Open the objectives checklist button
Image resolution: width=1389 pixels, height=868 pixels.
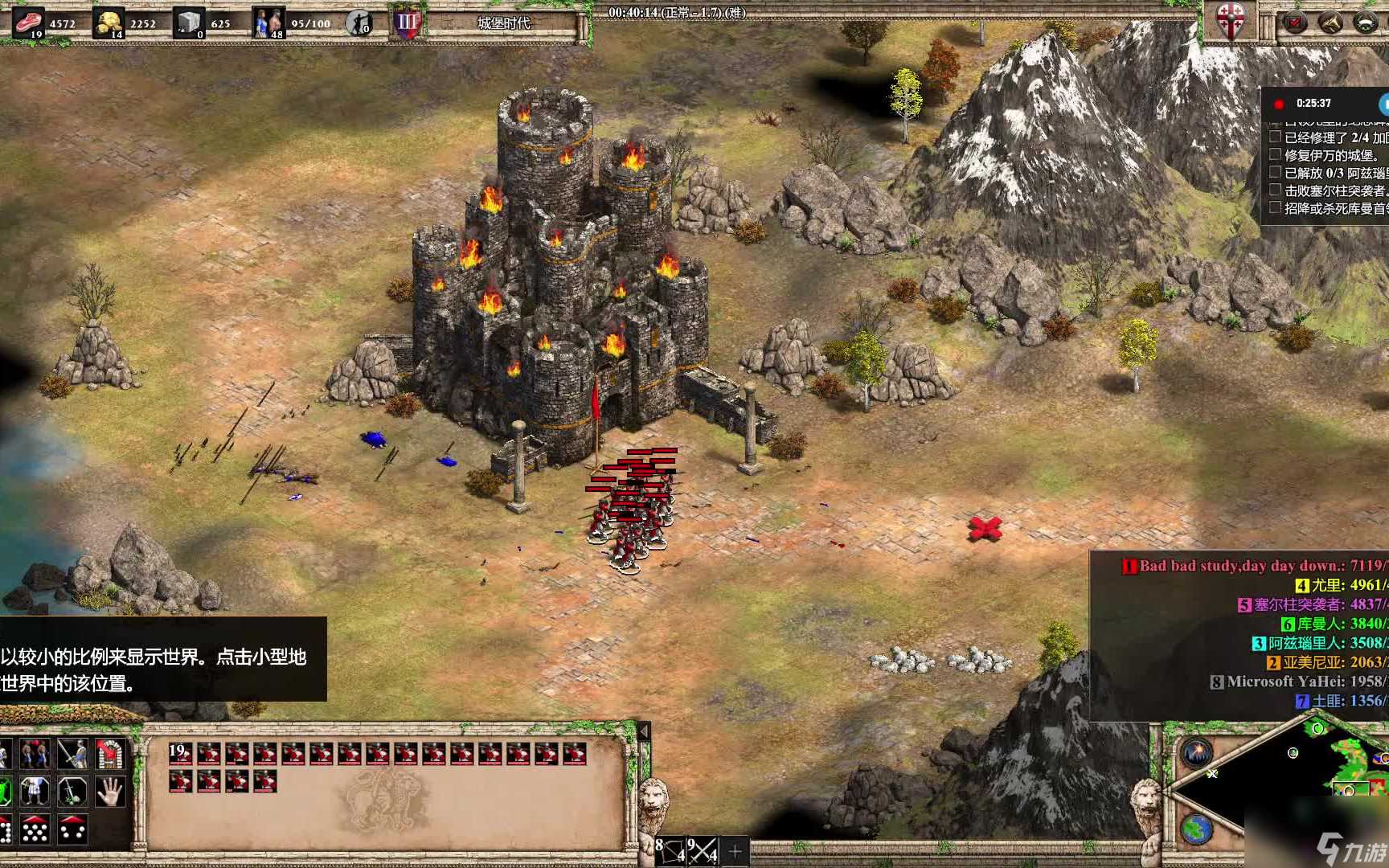(1294, 22)
